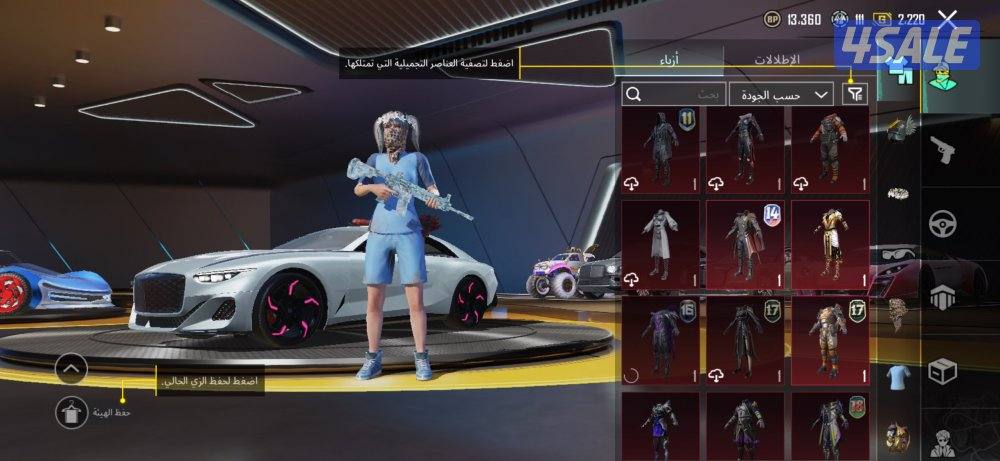Image resolution: width=1000 pixels, height=461 pixels.
Task: Open the box crate category
Action: [941, 370]
